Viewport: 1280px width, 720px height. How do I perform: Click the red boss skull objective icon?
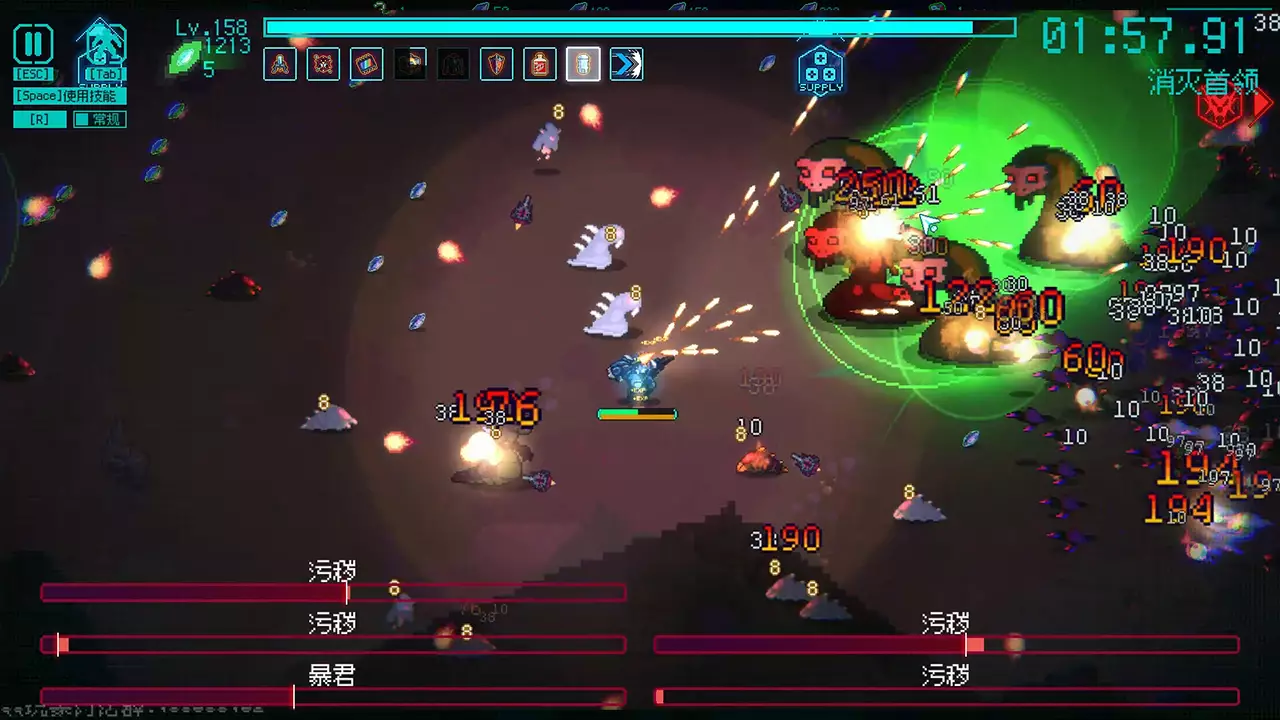coord(1219,107)
